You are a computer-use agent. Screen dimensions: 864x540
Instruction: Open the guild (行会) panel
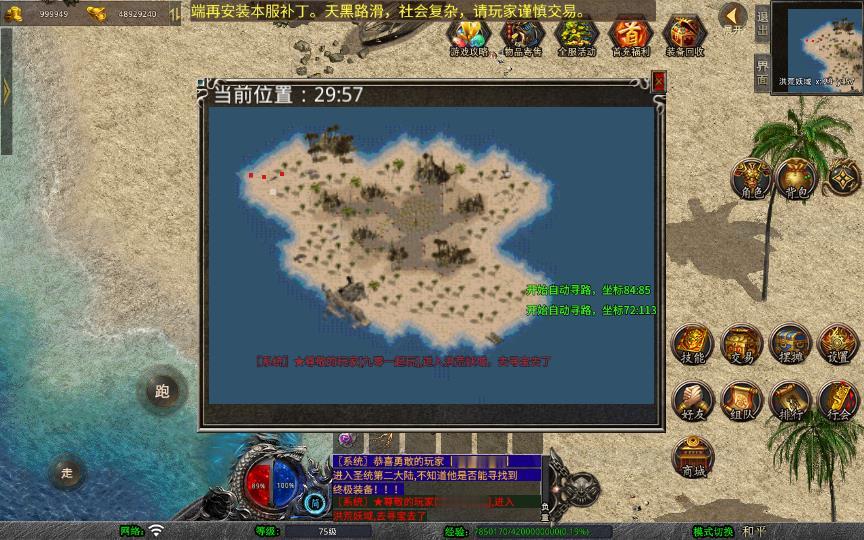point(838,401)
